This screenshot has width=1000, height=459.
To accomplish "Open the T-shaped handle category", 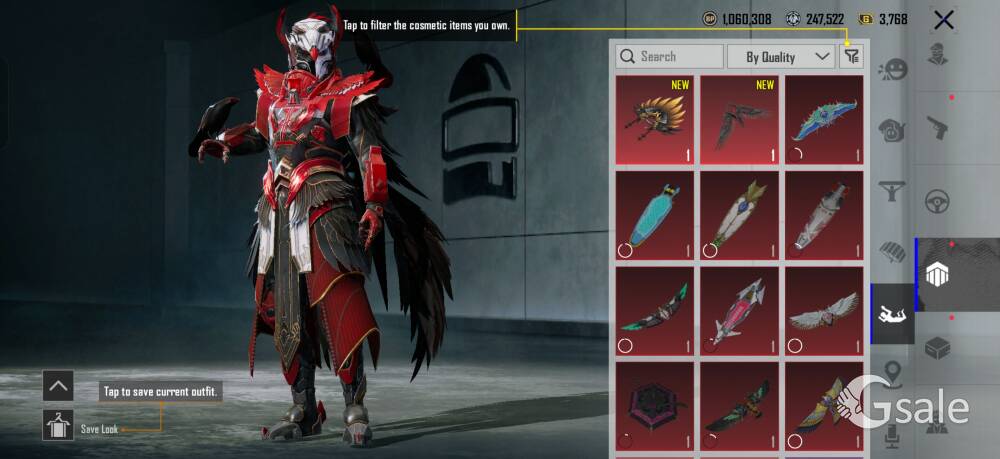I will point(891,191).
